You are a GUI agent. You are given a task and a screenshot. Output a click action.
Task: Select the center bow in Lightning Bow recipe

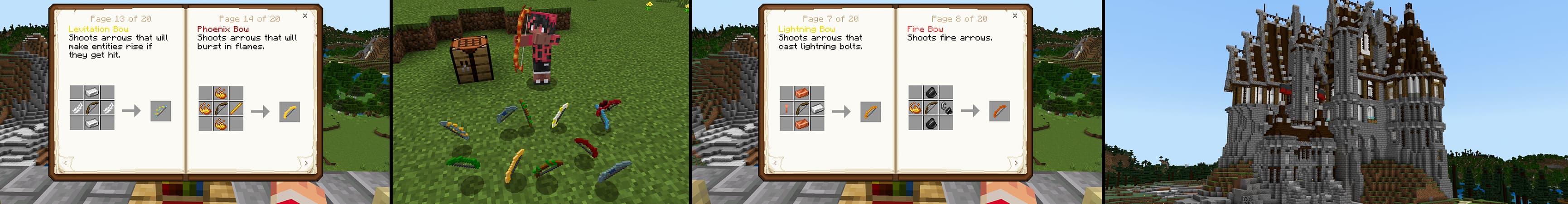click(801, 109)
